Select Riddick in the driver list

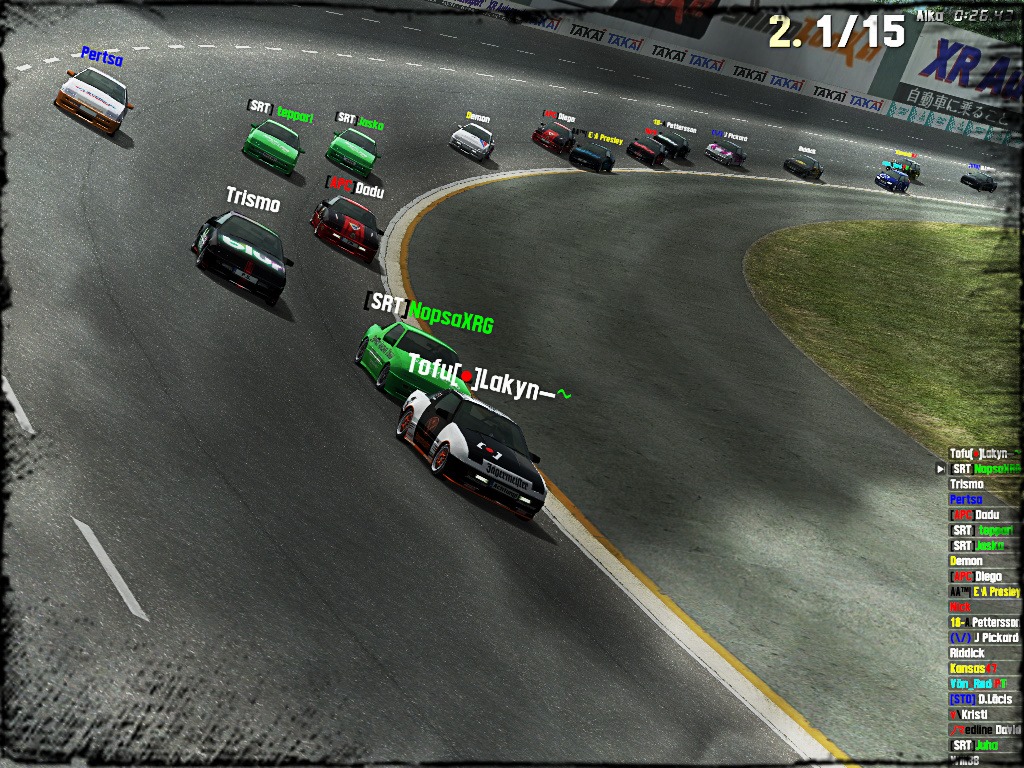click(x=967, y=653)
